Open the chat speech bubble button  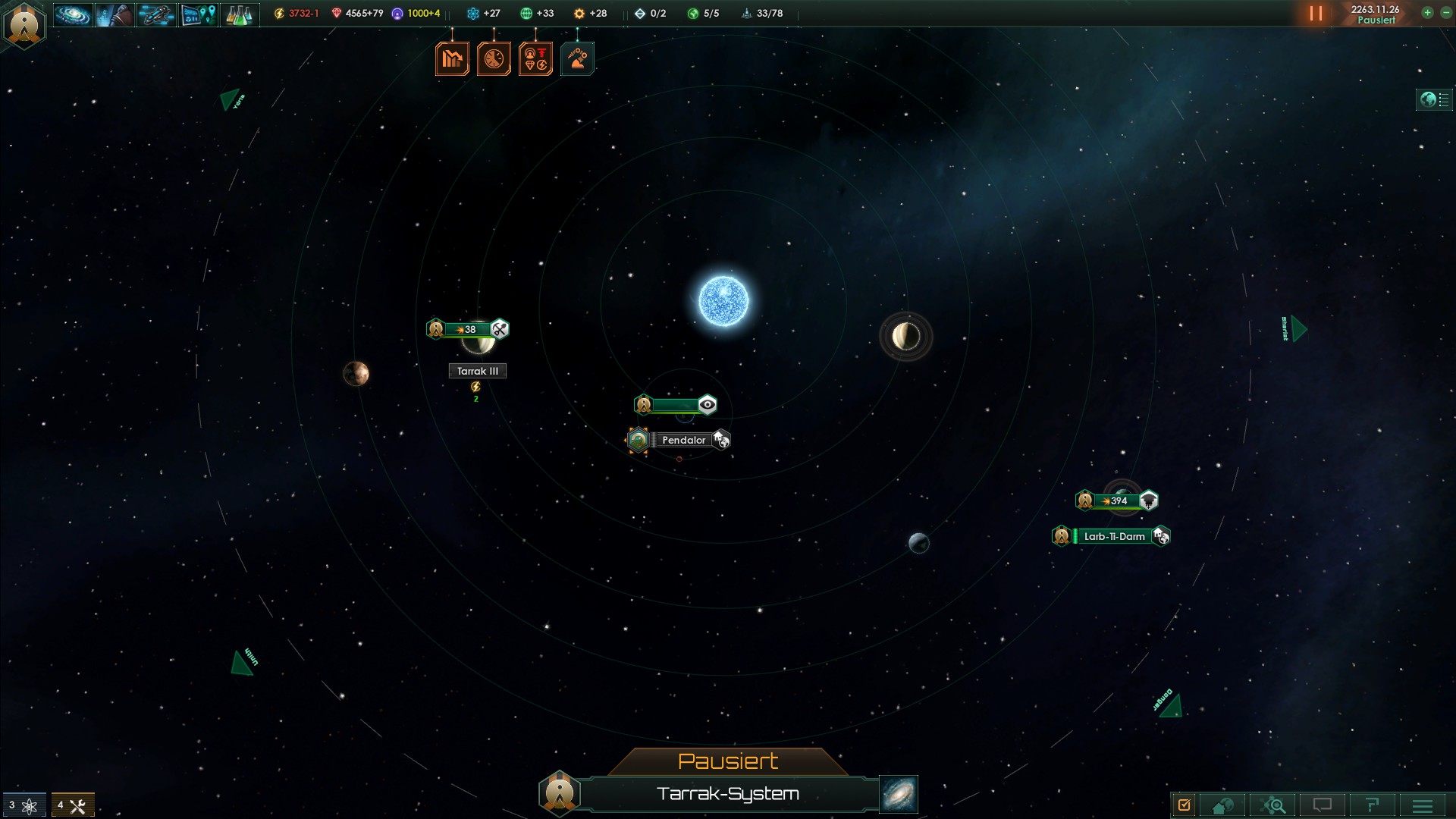[x=1323, y=805]
